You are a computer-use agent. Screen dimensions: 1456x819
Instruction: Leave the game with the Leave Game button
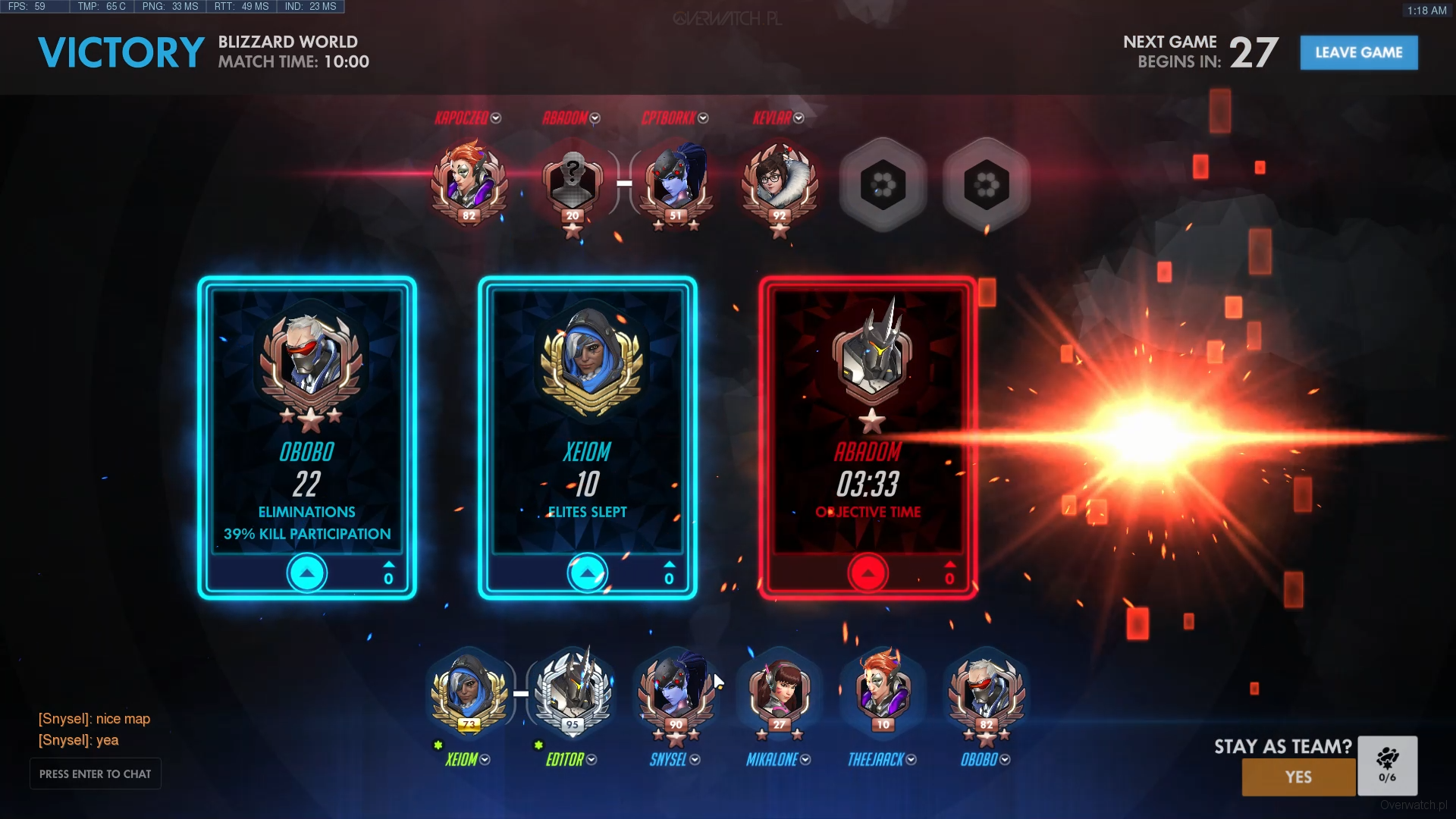(x=1358, y=52)
